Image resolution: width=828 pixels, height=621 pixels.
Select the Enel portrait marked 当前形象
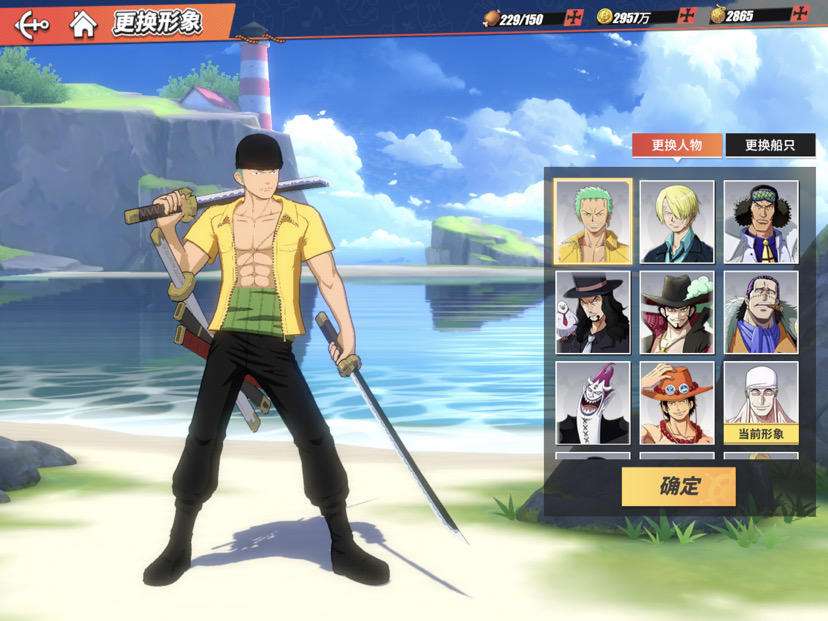[761, 402]
